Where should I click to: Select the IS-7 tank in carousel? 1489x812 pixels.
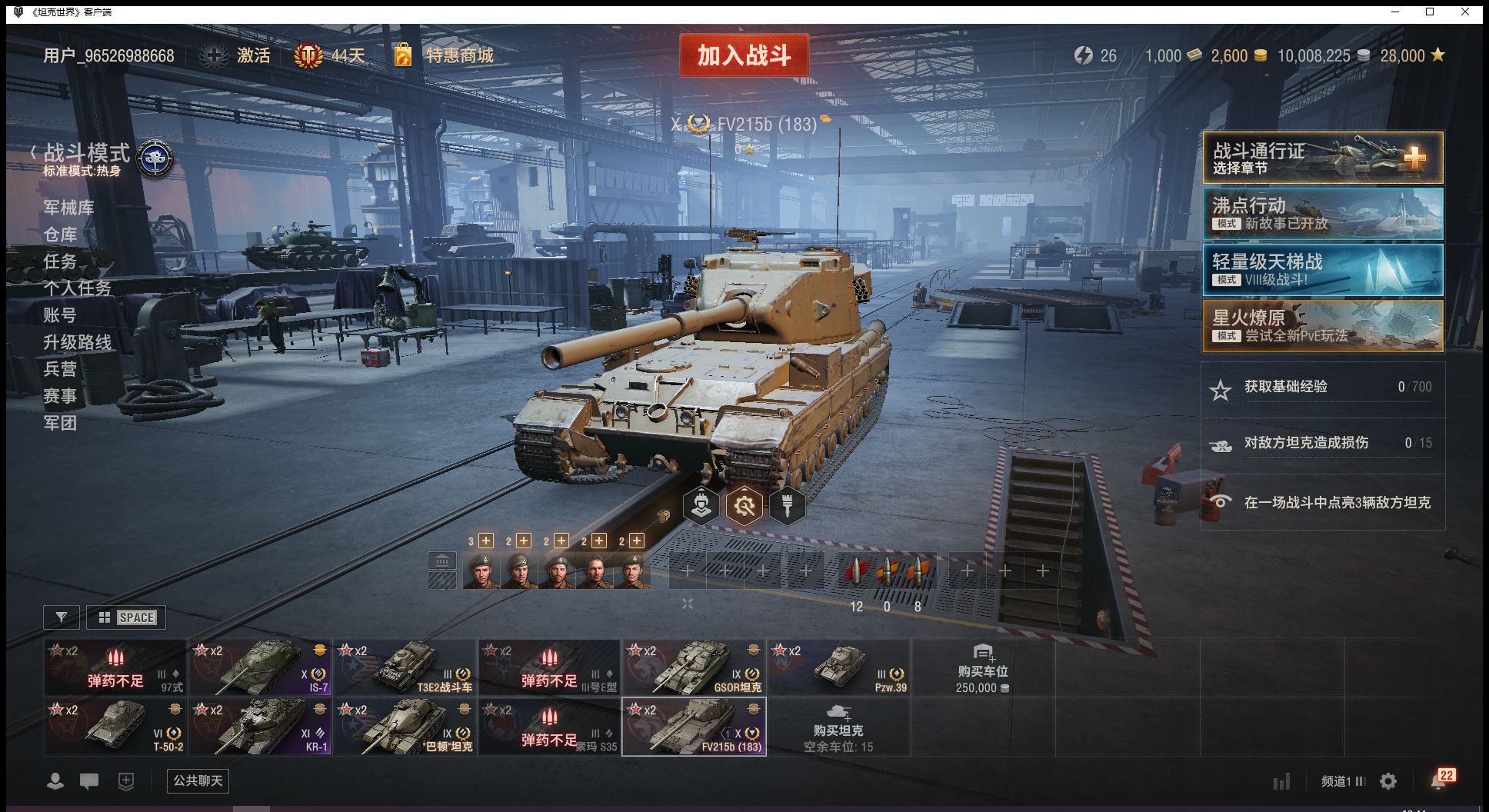(x=260, y=667)
